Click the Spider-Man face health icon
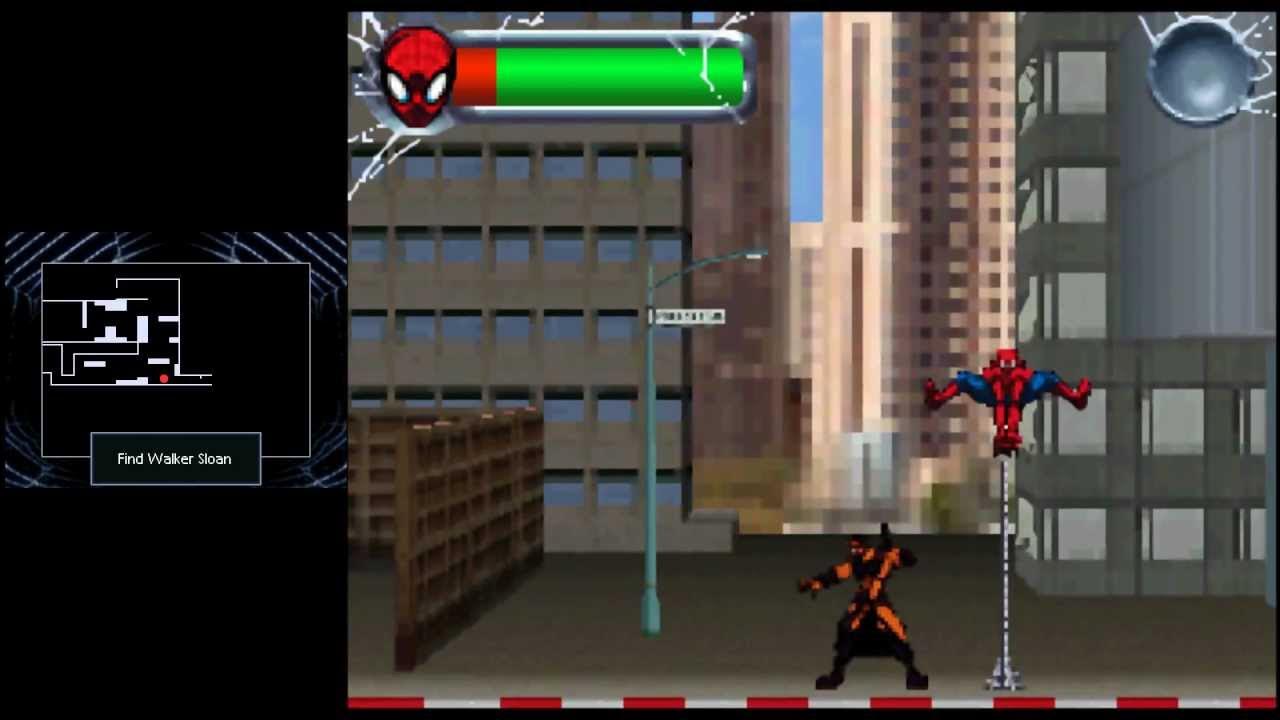 [x=417, y=75]
